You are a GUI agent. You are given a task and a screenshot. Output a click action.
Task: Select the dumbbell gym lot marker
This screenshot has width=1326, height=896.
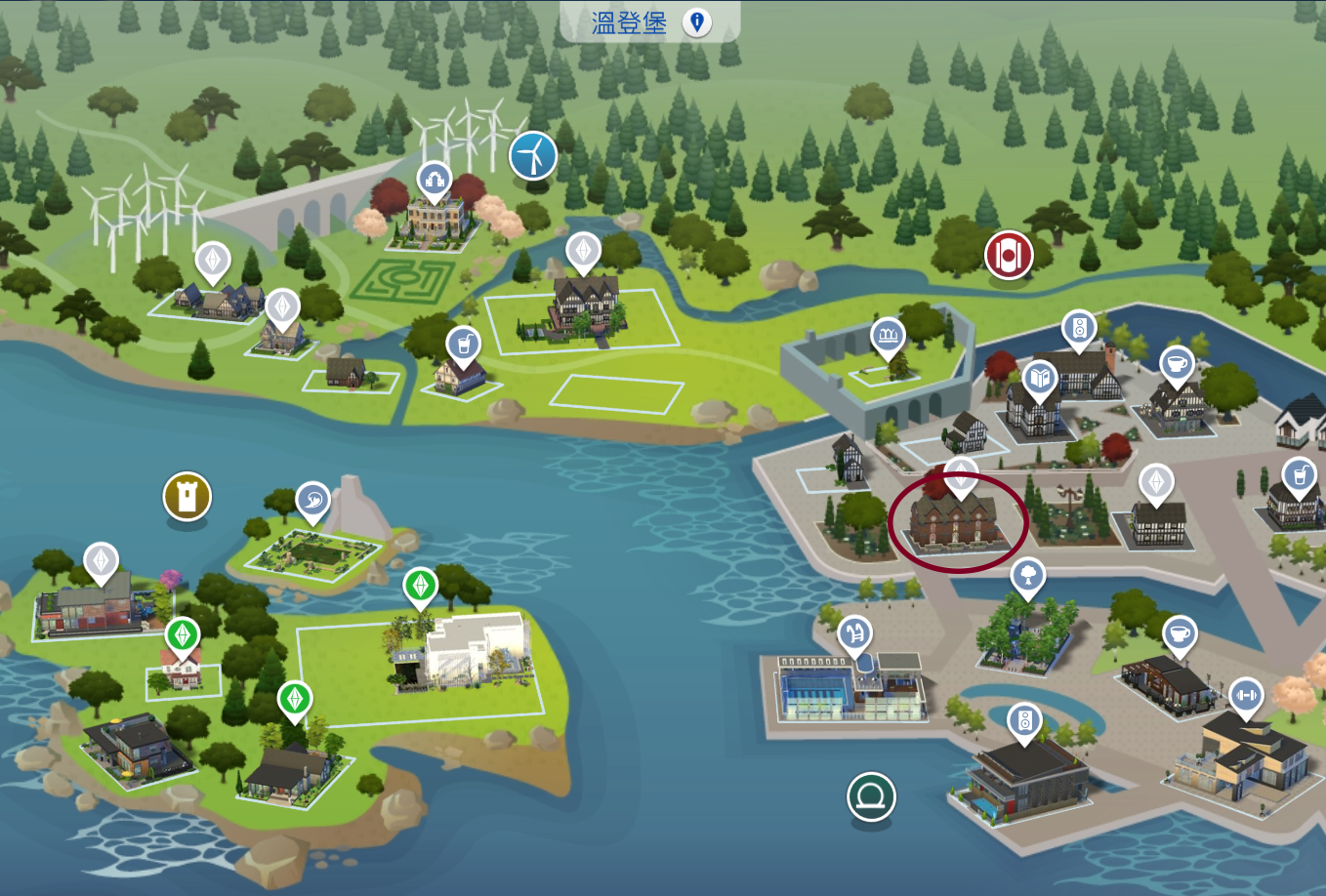click(1245, 696)
